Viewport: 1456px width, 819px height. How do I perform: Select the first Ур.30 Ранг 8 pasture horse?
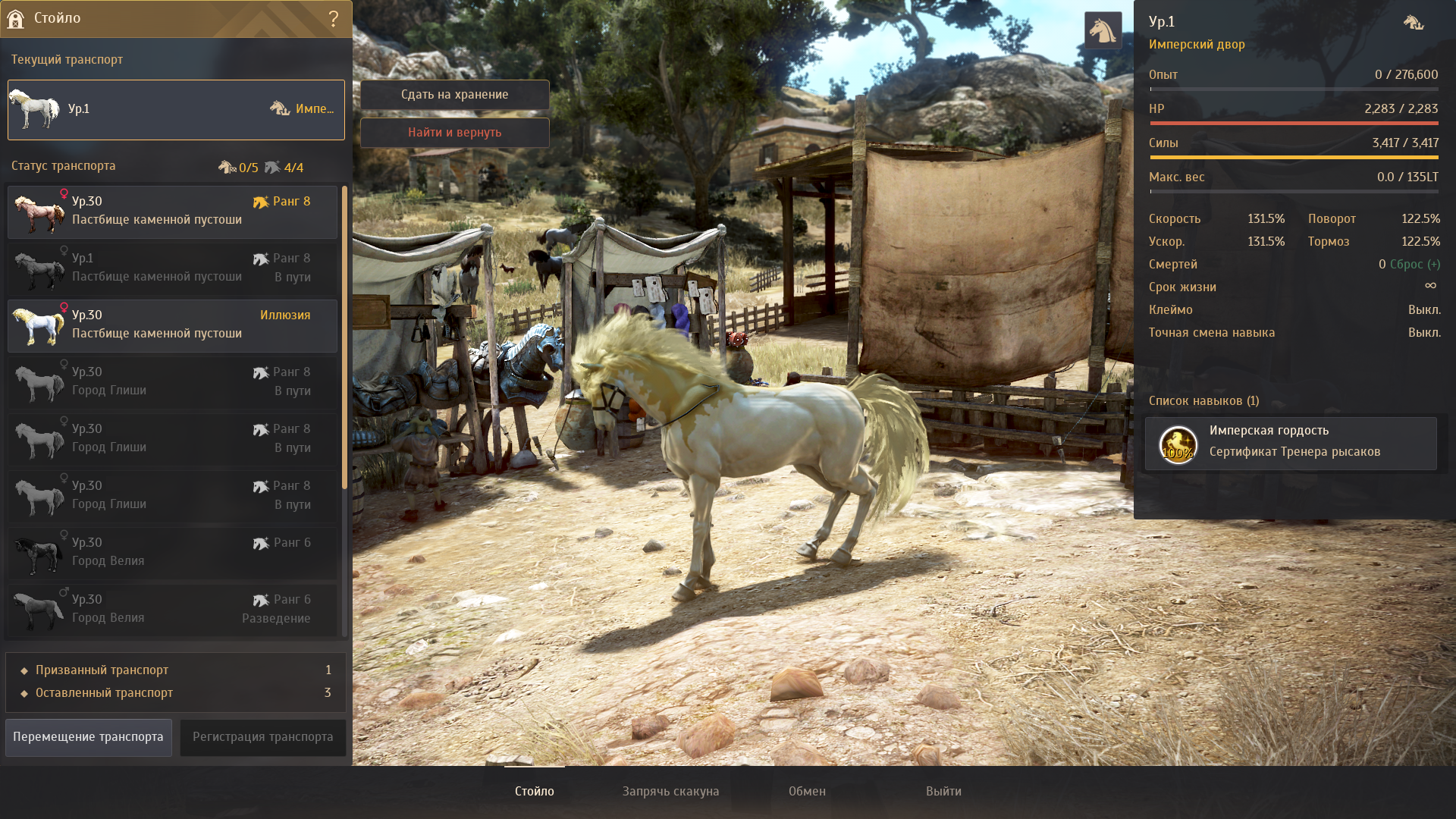173,212
